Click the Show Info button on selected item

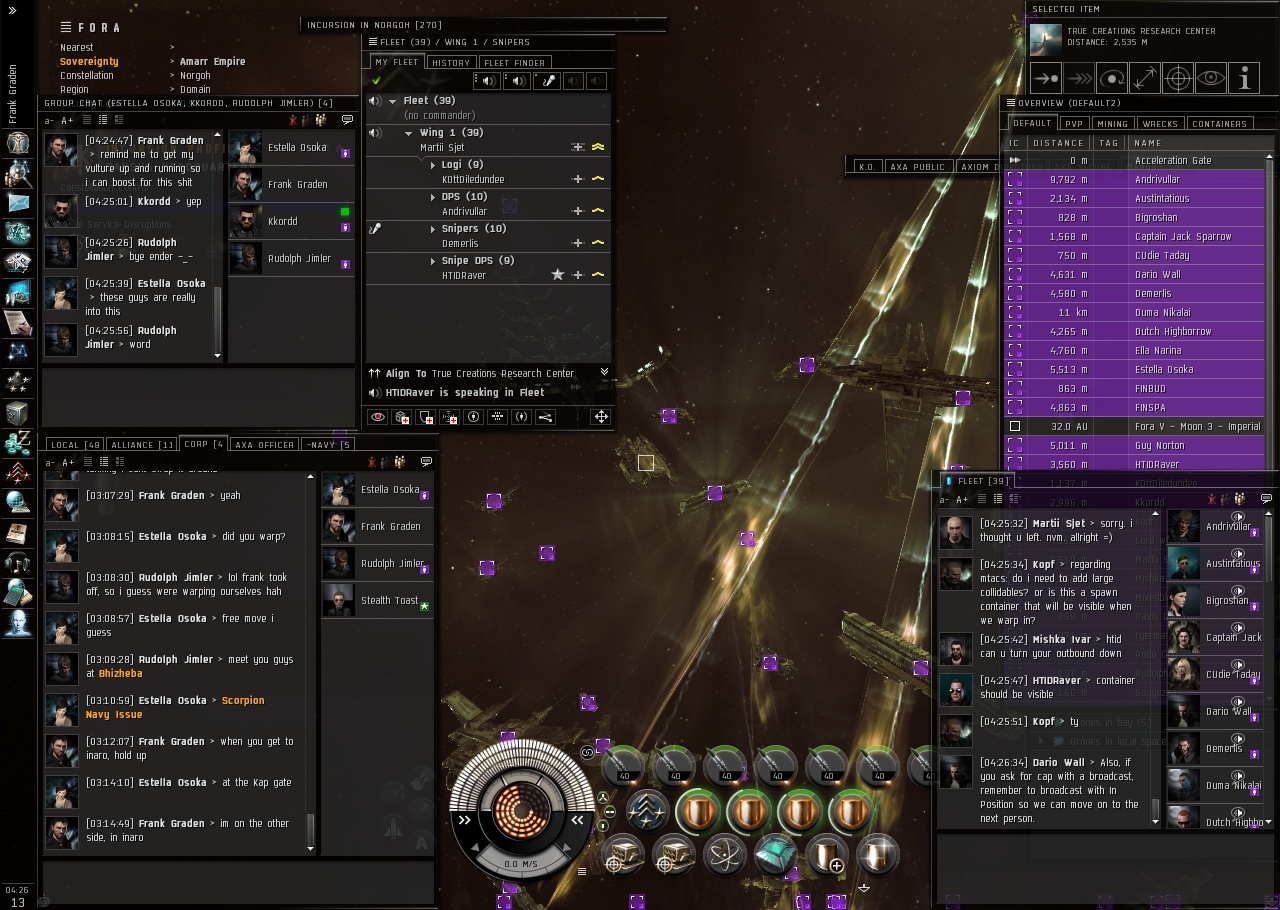[1243, 78]
